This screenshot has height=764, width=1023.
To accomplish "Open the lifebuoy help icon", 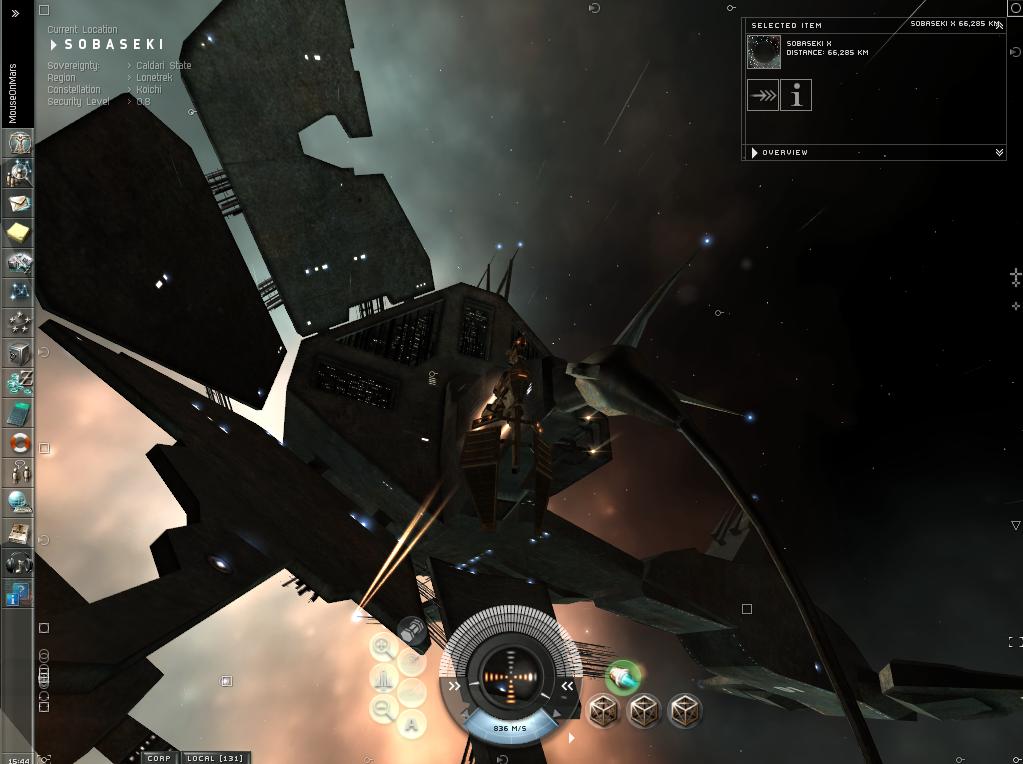I will (18, 443).
